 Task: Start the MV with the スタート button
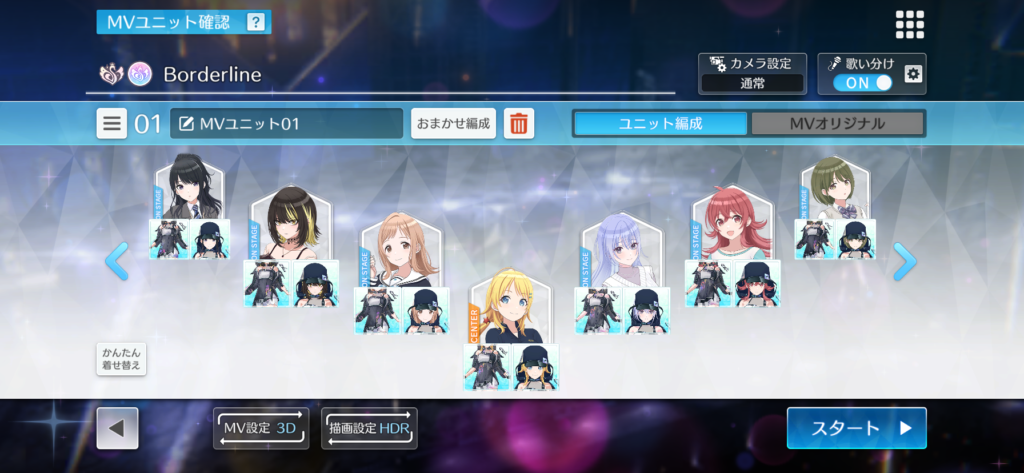coord(856,428)
